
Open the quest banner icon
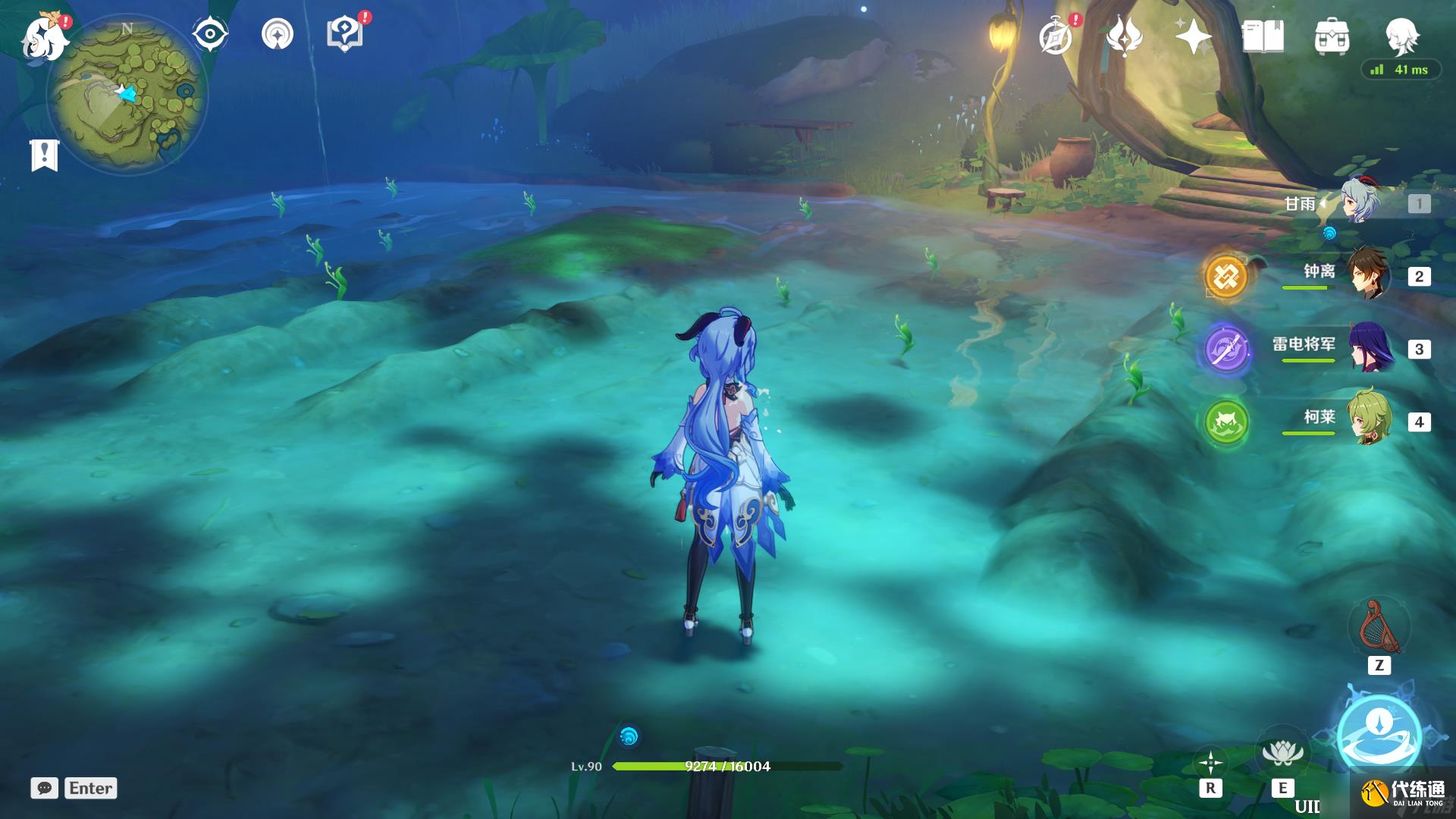44,155
